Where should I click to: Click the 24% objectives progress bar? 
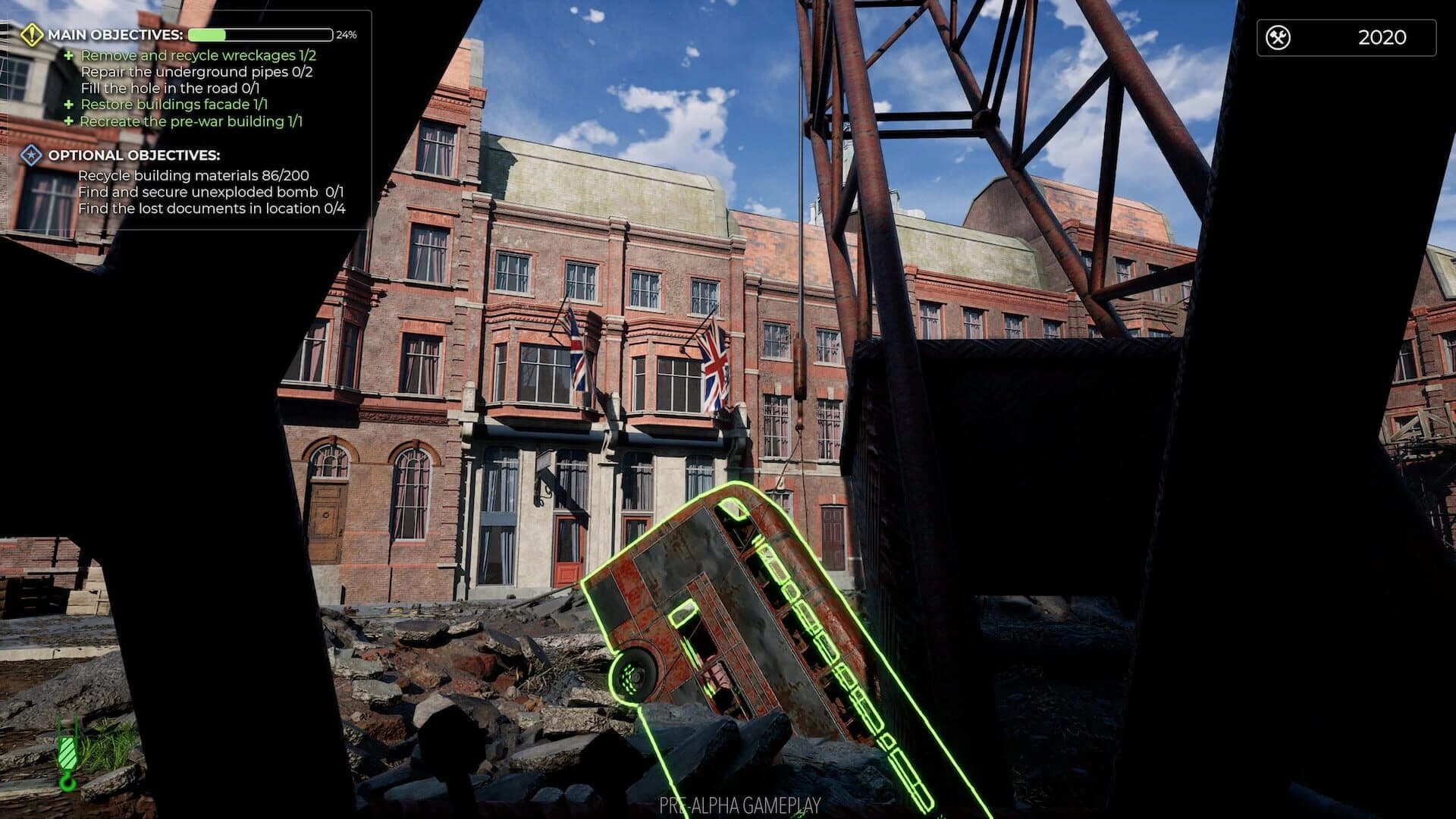(262, 33)
